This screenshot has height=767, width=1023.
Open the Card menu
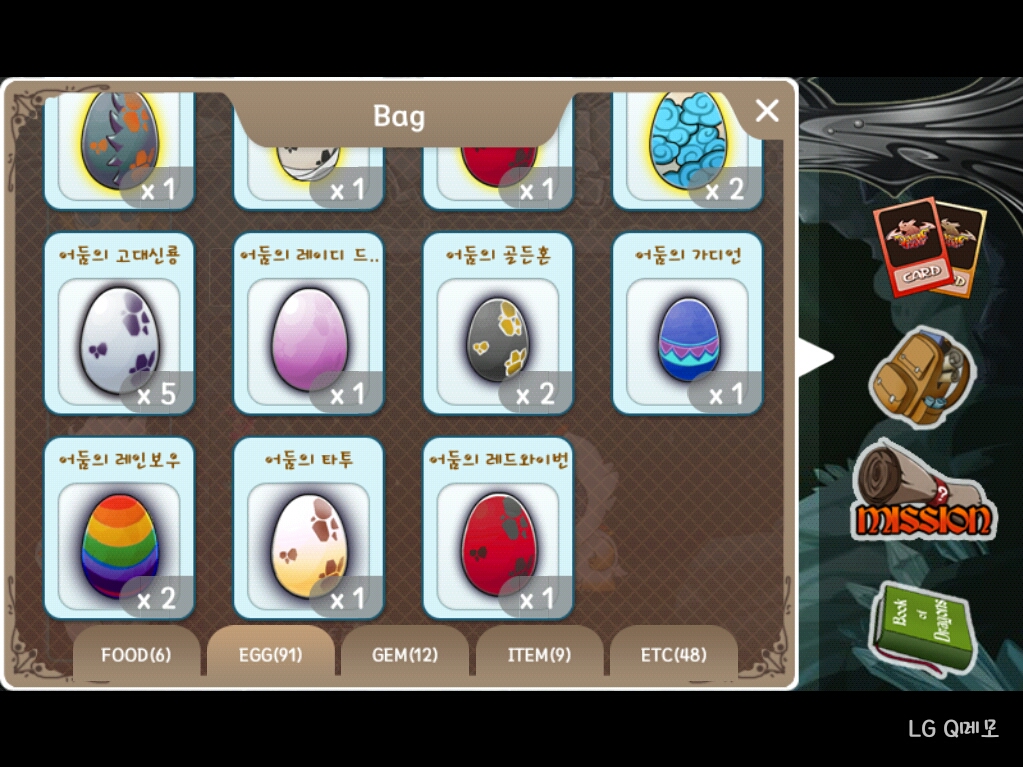coord(928,248)
